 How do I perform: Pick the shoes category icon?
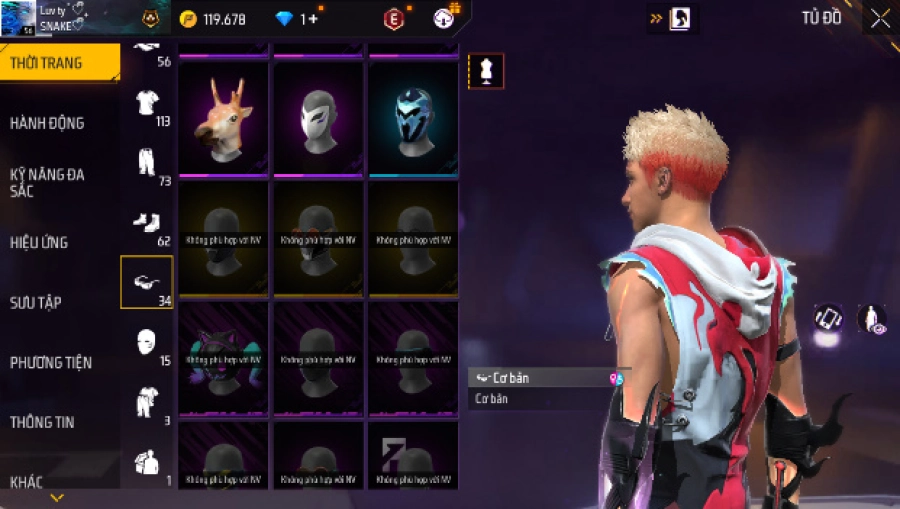pyautogui.click(x=147, y=222)
